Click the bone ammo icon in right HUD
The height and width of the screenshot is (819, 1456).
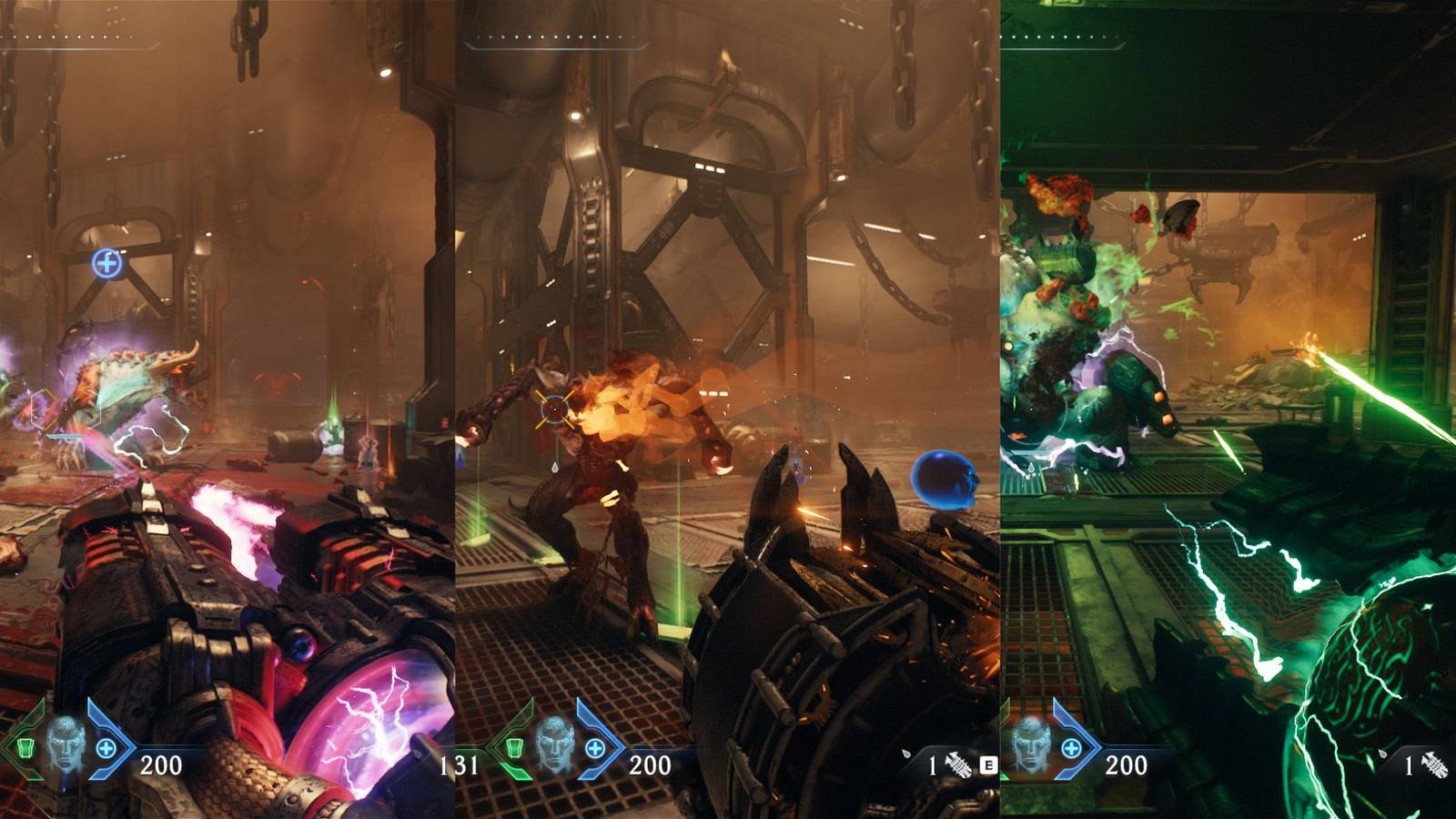pos(1433,763)
